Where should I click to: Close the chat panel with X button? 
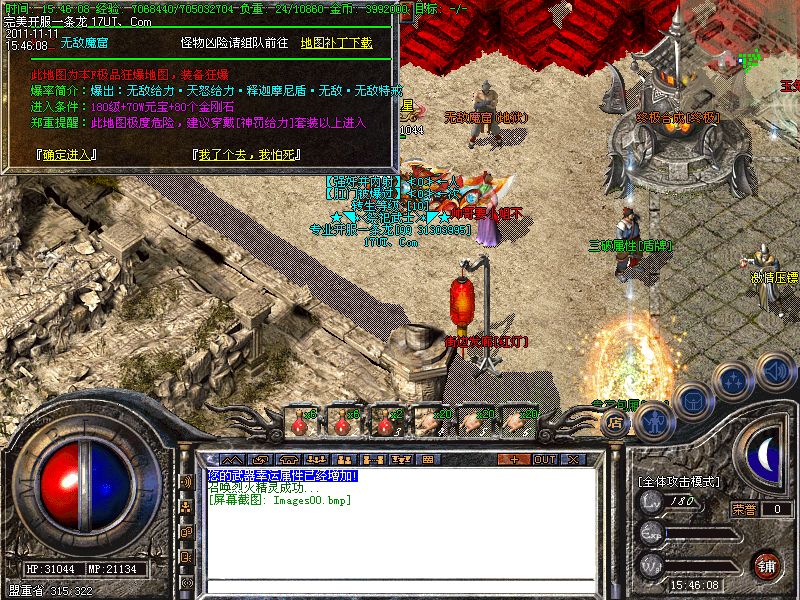[573, 459]
